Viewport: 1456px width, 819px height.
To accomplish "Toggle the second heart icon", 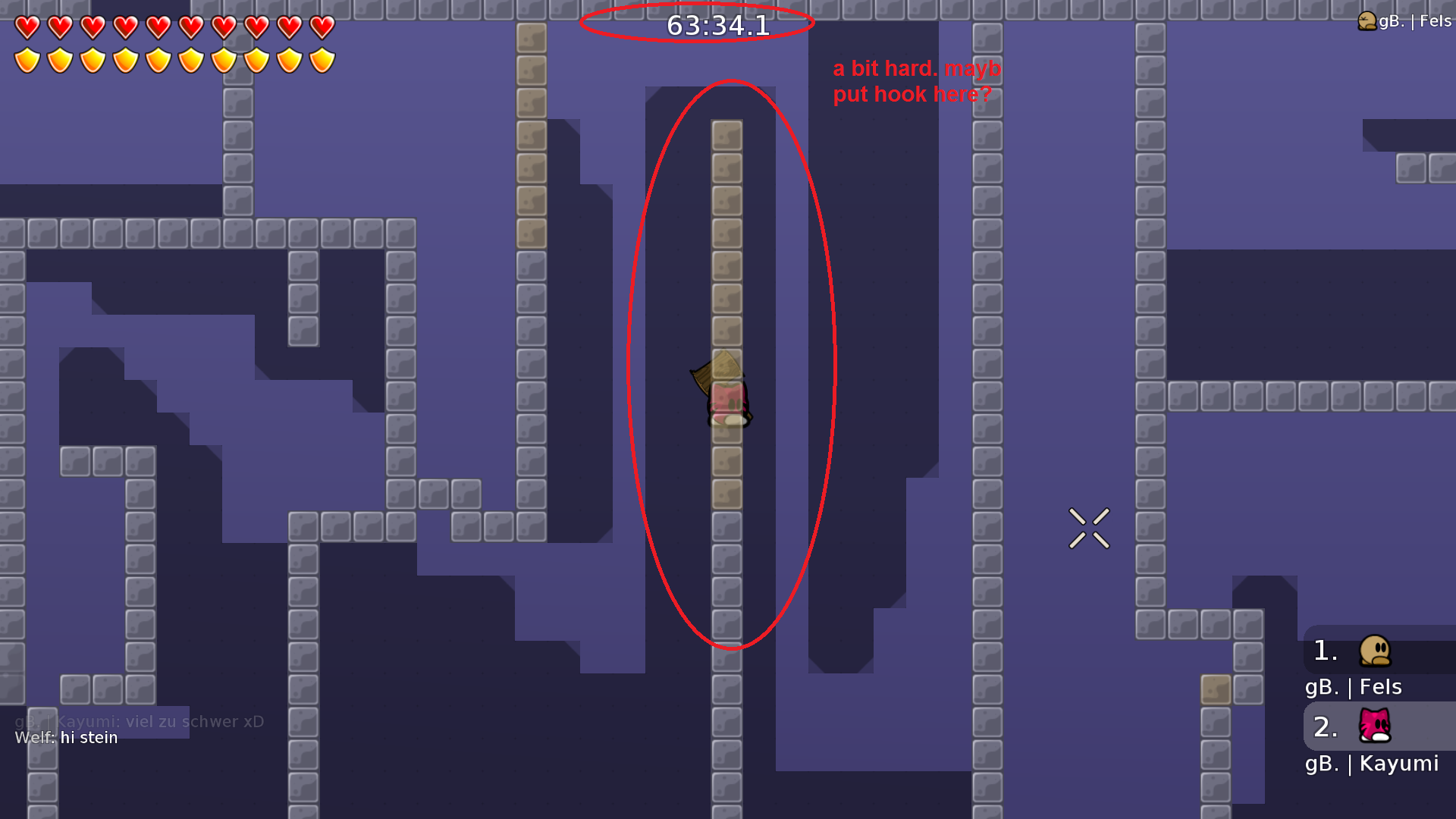I will click(59, 27).
